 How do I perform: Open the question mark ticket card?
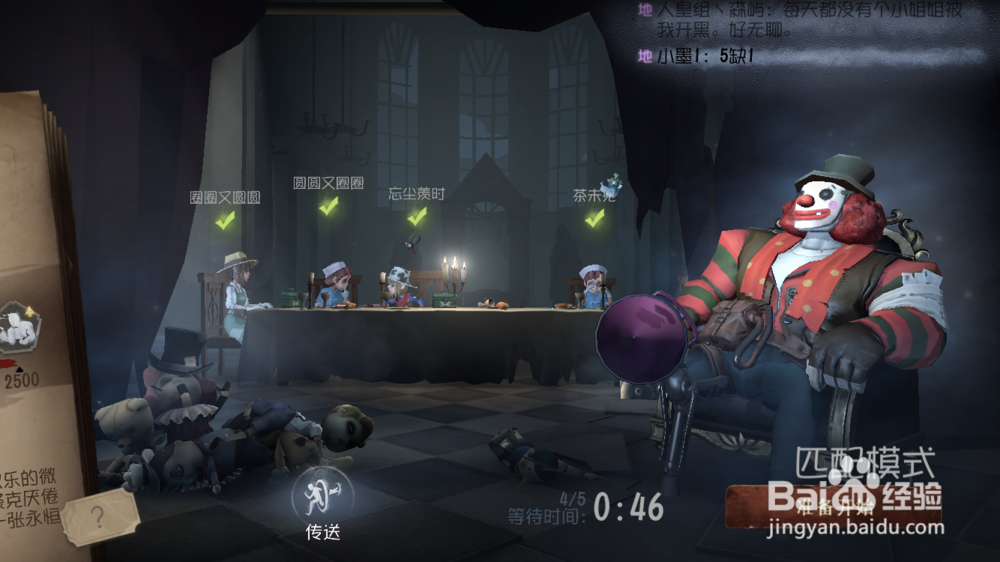click(x=100, y=517)
